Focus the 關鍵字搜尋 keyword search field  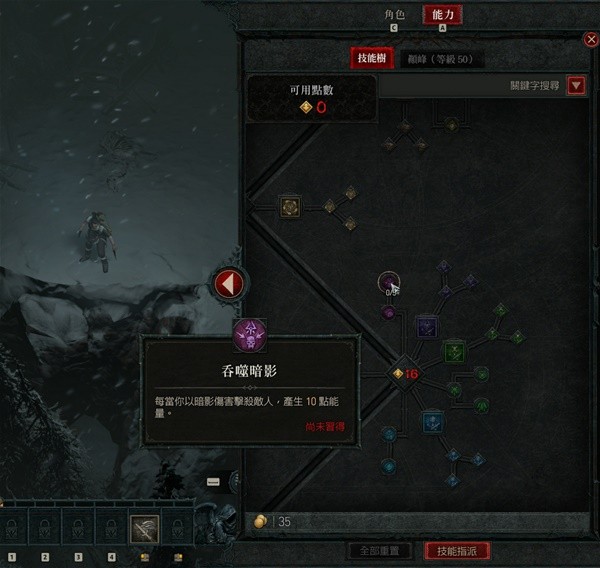click(470, 86)
